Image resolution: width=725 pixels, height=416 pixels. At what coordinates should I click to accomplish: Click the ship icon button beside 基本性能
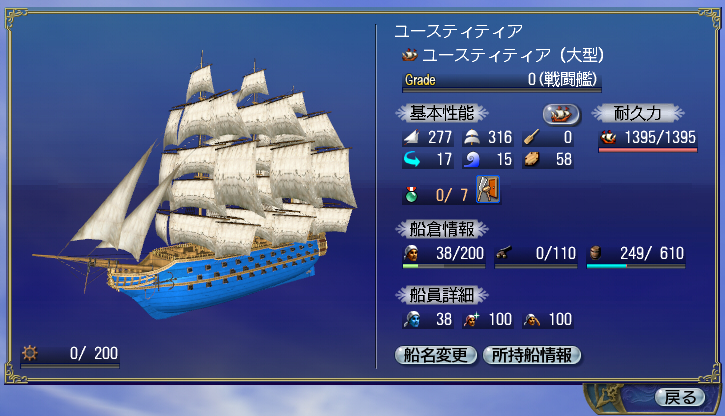click(x=562, y=113)
